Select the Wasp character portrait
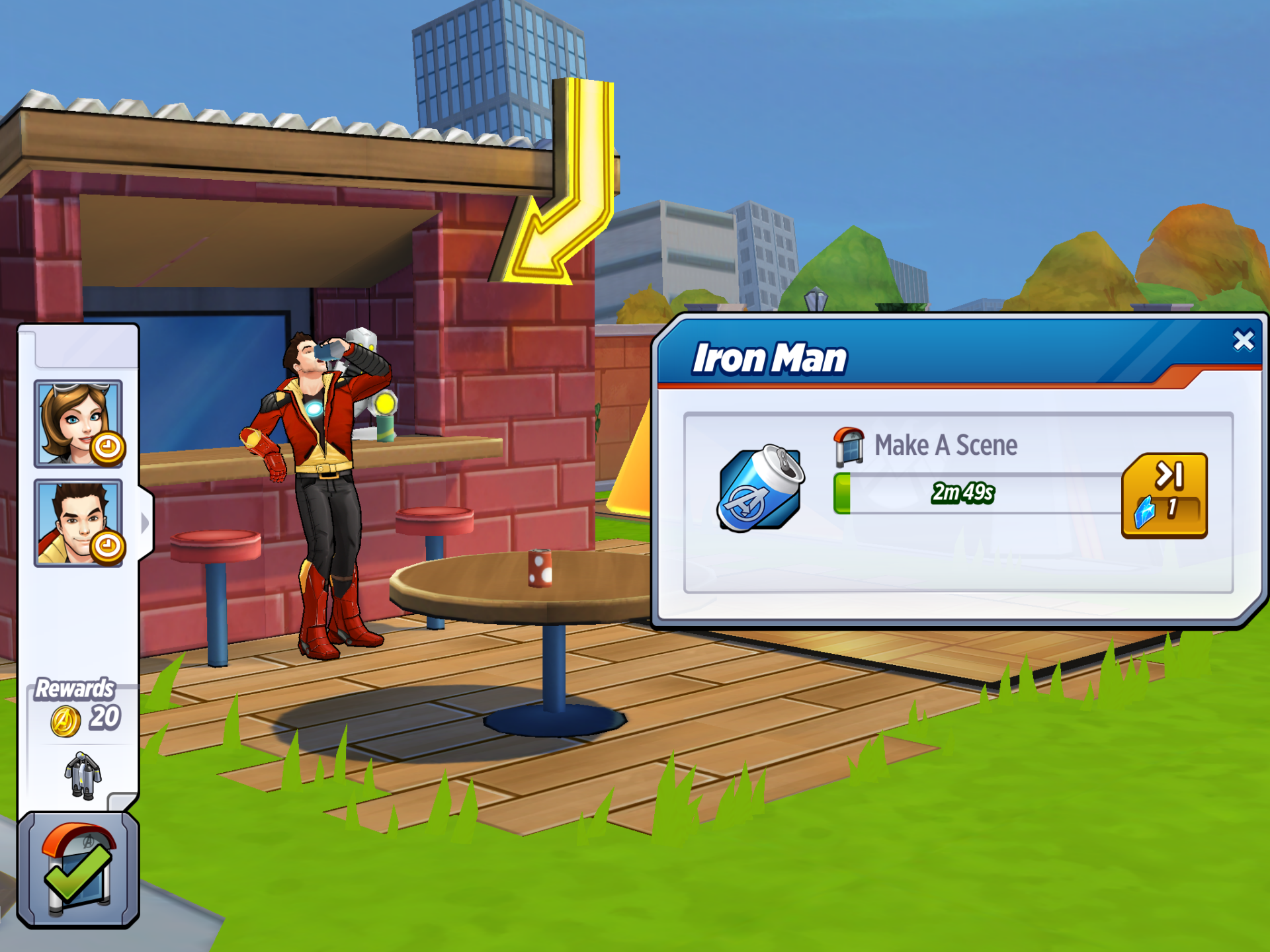 coord(78,423)
